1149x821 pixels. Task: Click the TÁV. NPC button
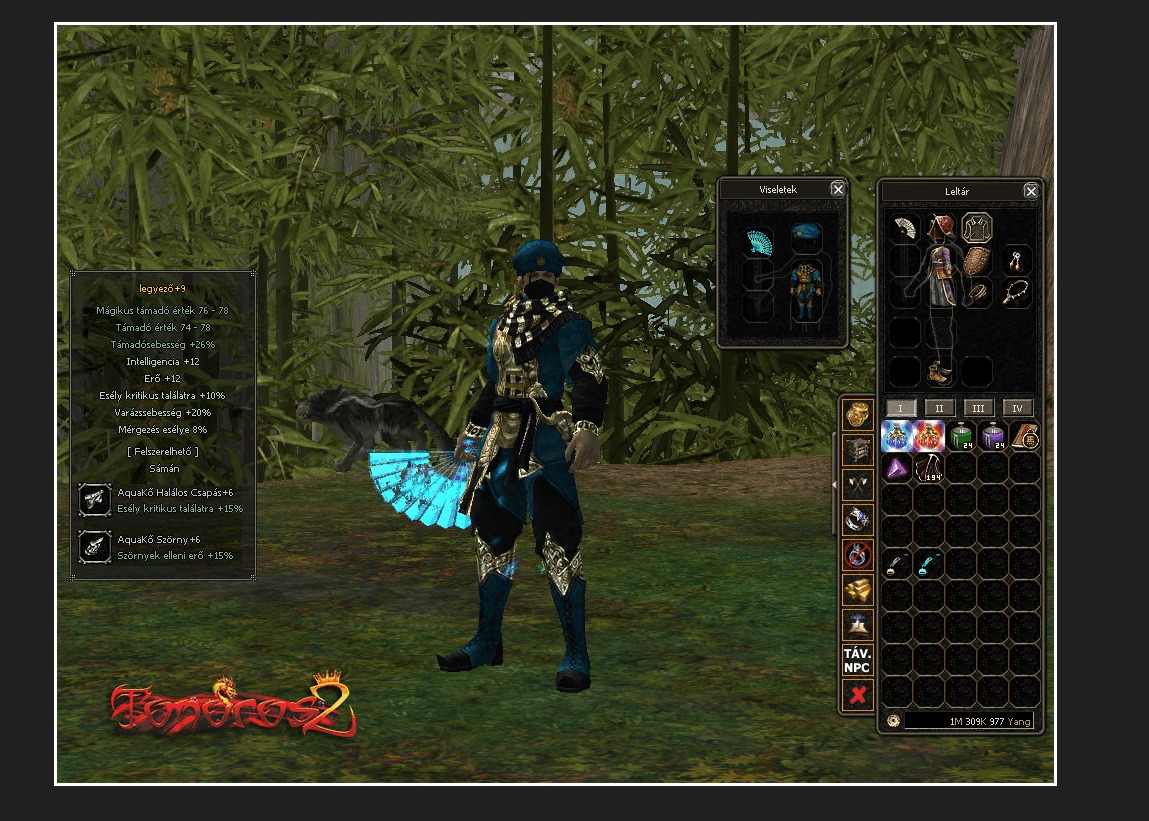[857, 660]
